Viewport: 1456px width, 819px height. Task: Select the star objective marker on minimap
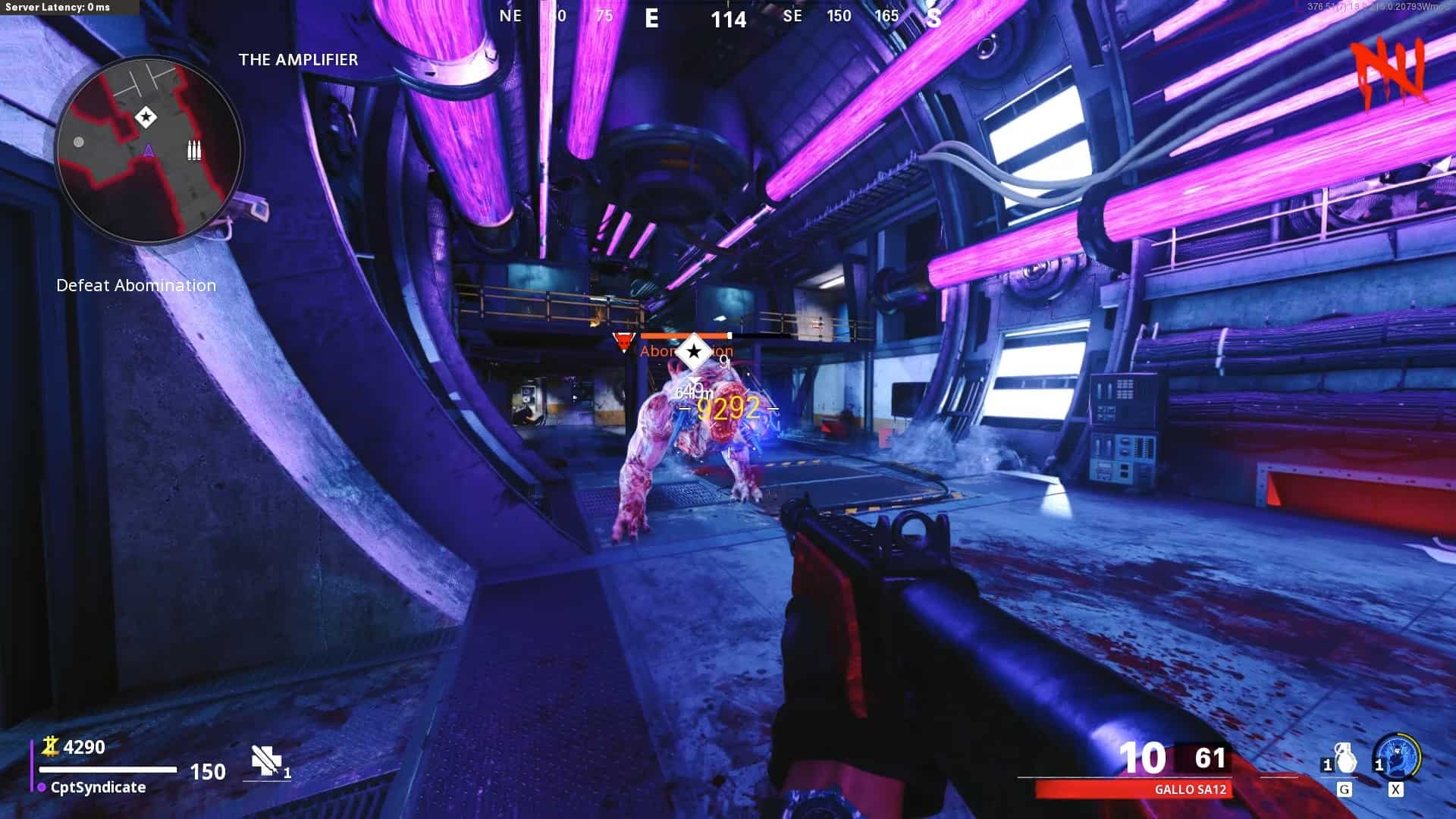coord(145,118)
